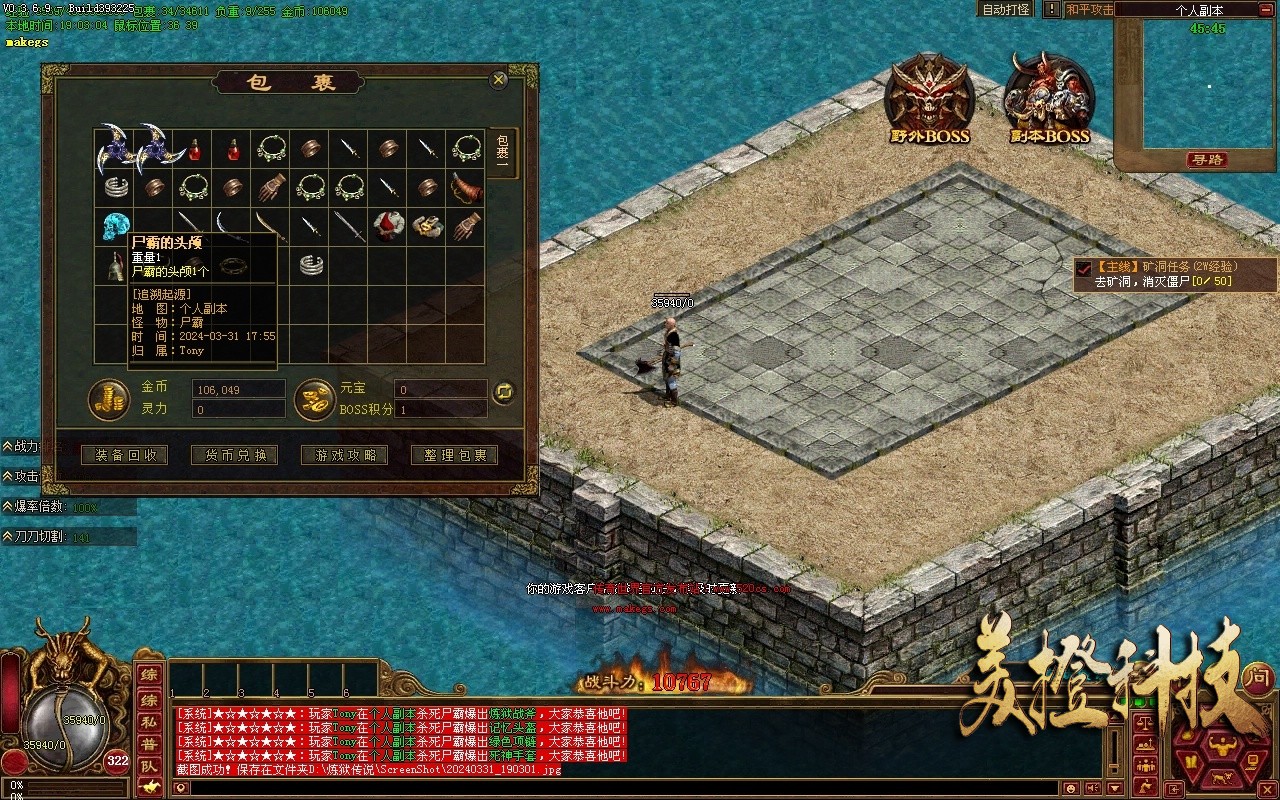
Task: Click the refresh icon beside 元宝
Action: pyautogui.click(x=504, y=392)
